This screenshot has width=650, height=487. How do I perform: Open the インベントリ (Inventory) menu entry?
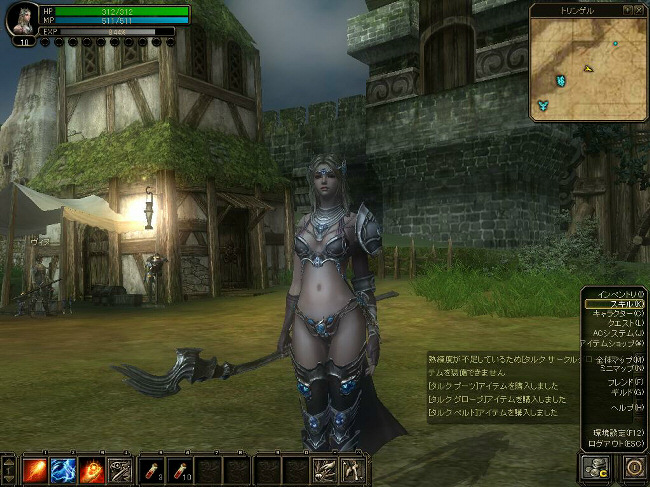(x=614, y=293)
